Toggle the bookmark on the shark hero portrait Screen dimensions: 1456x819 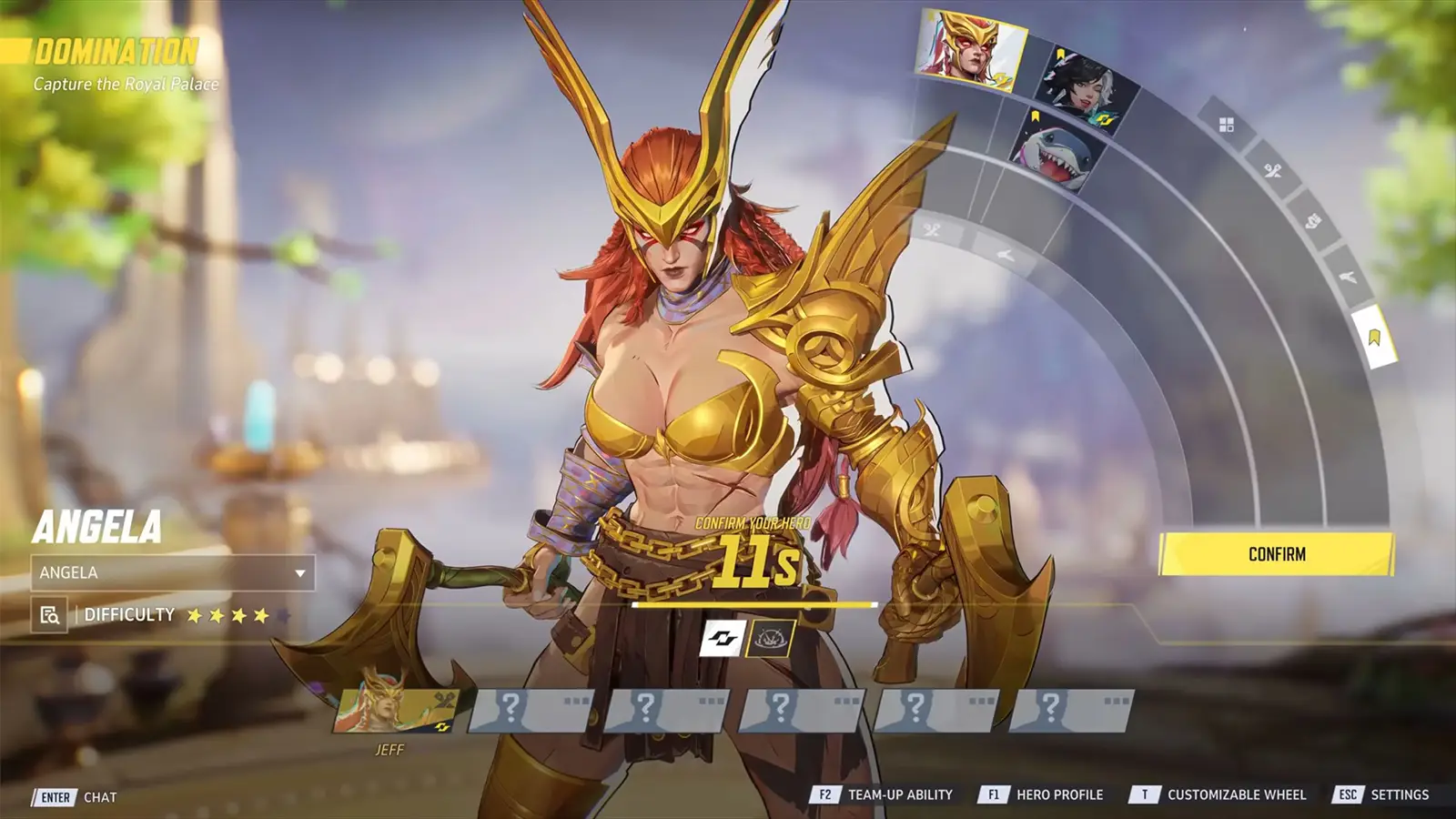(x=1036, y=115)
